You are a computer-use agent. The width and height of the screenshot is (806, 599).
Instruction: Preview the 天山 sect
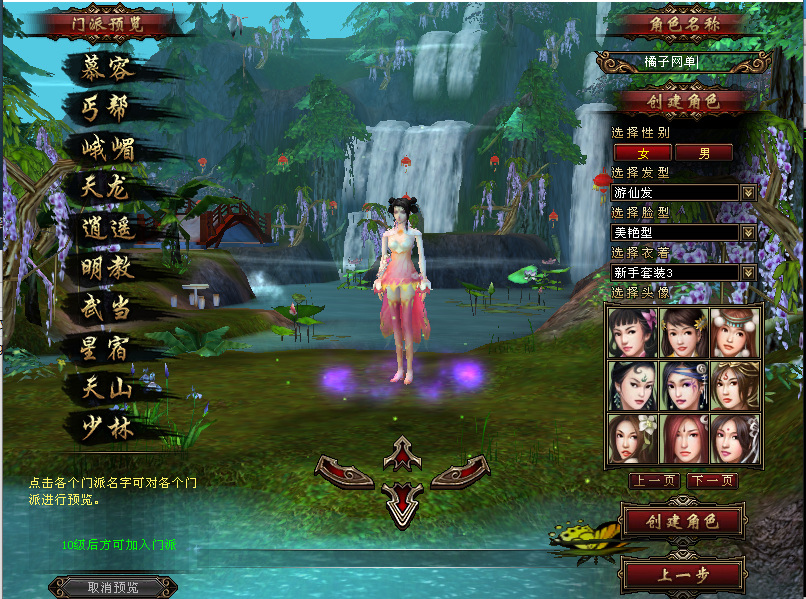(x=108, y=388)
